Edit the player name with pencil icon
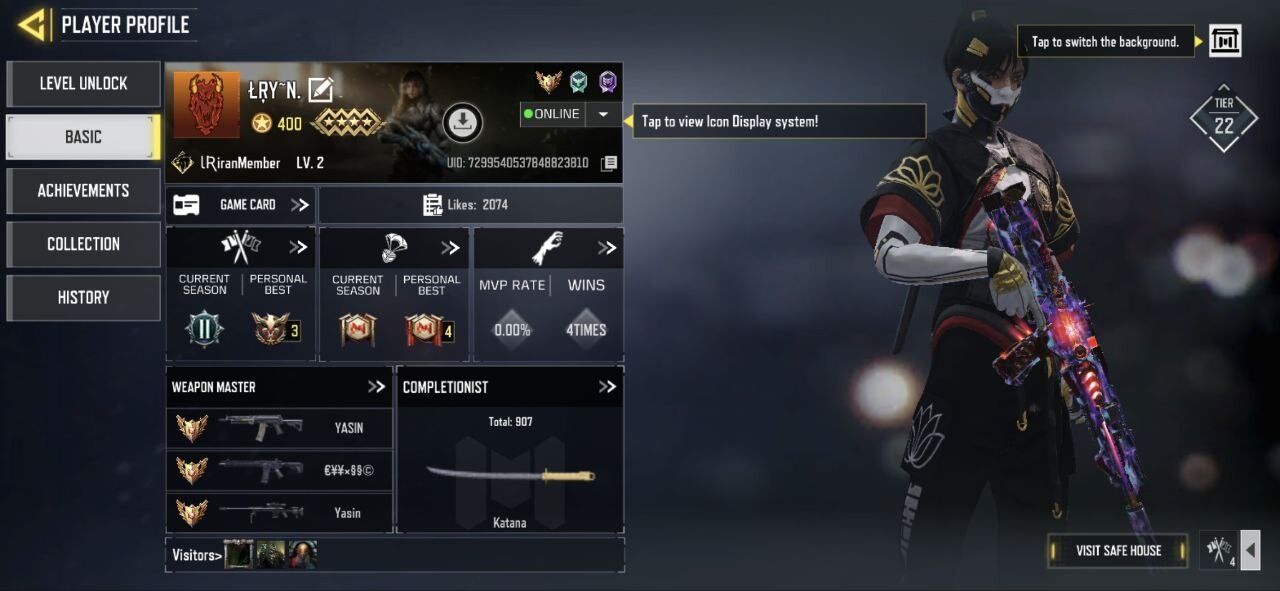The image size is (1280, 591). click(320, 90)
